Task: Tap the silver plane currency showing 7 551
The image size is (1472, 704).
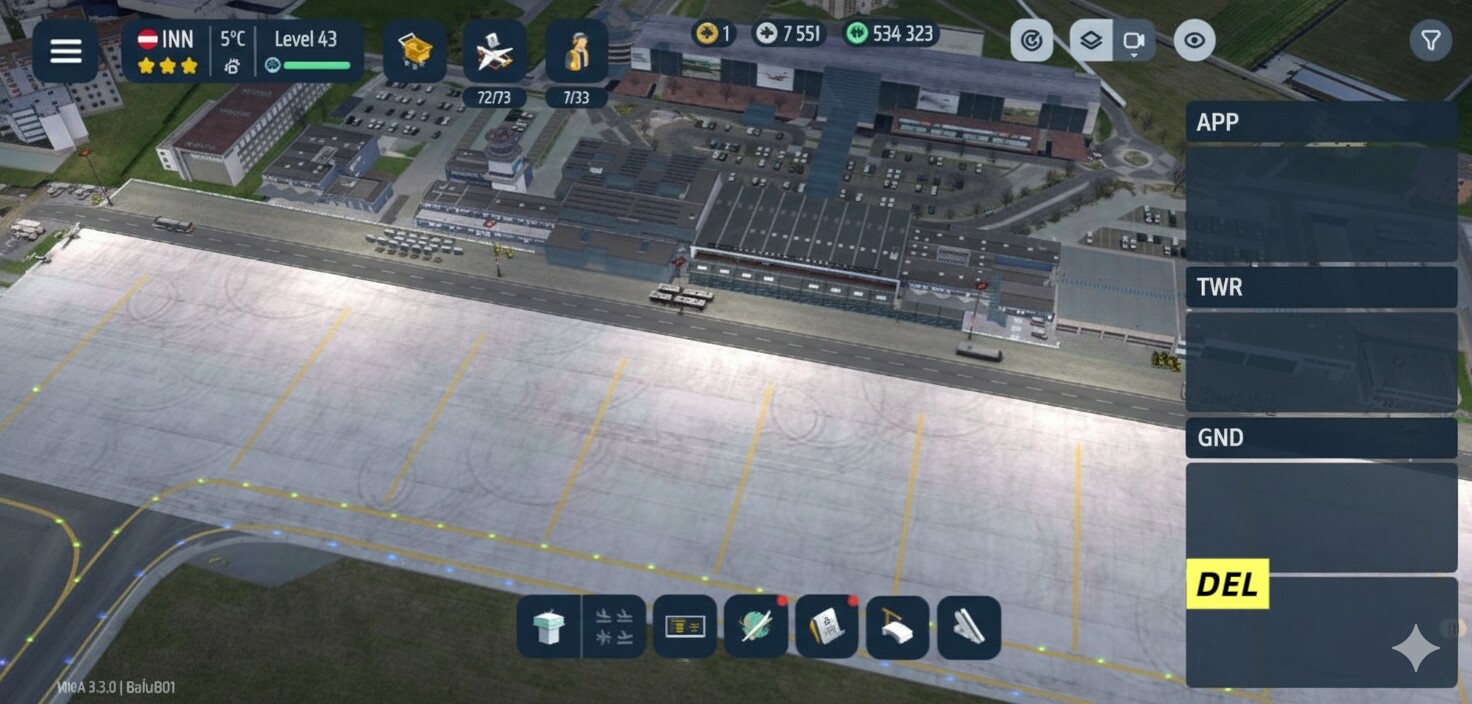Action: click(x=788, y=34)
